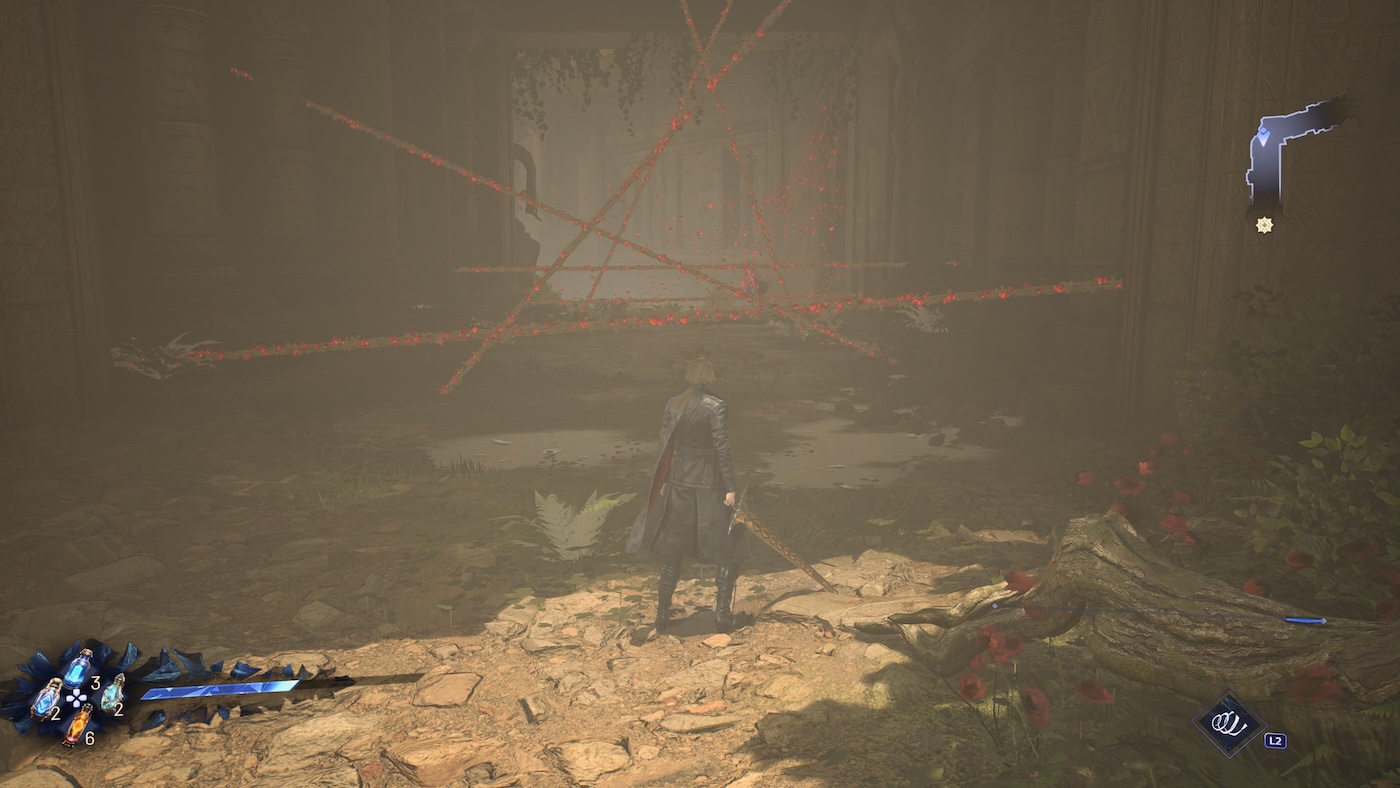Select the blue potion with count 3
The height and width of the screenshot is (788, 1400).
pyautogui.click(x=77, y=667)
